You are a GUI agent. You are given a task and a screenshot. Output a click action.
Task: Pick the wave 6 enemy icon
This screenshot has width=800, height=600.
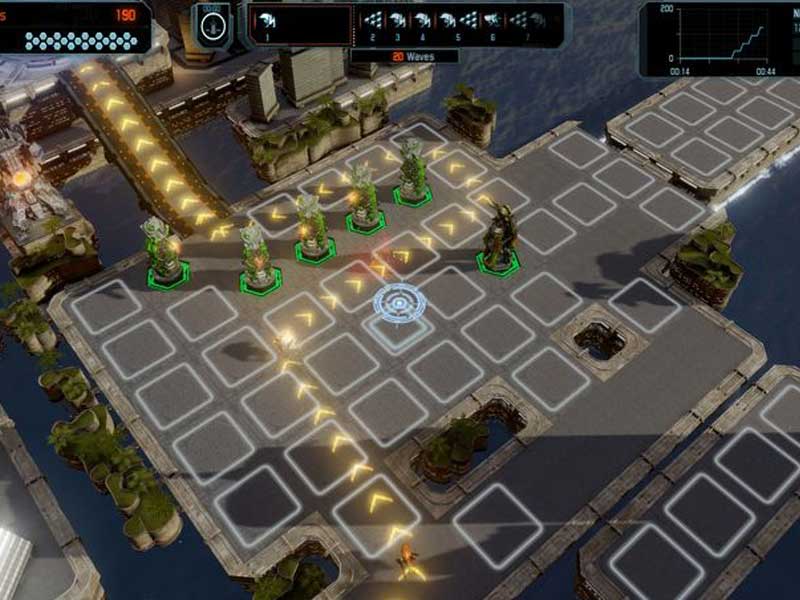click(494, 20)
